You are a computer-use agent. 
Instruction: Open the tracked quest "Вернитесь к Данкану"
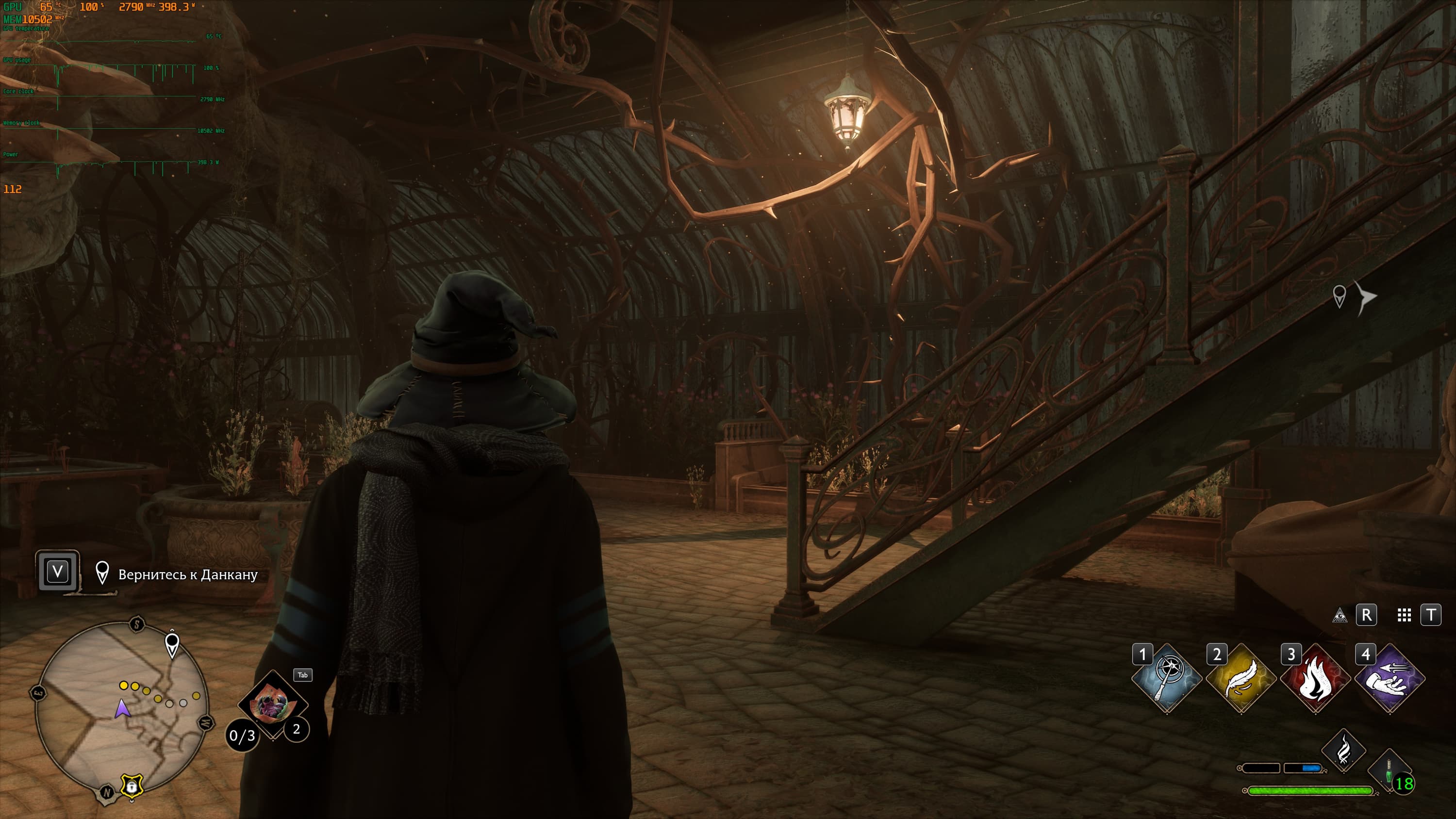188,574
